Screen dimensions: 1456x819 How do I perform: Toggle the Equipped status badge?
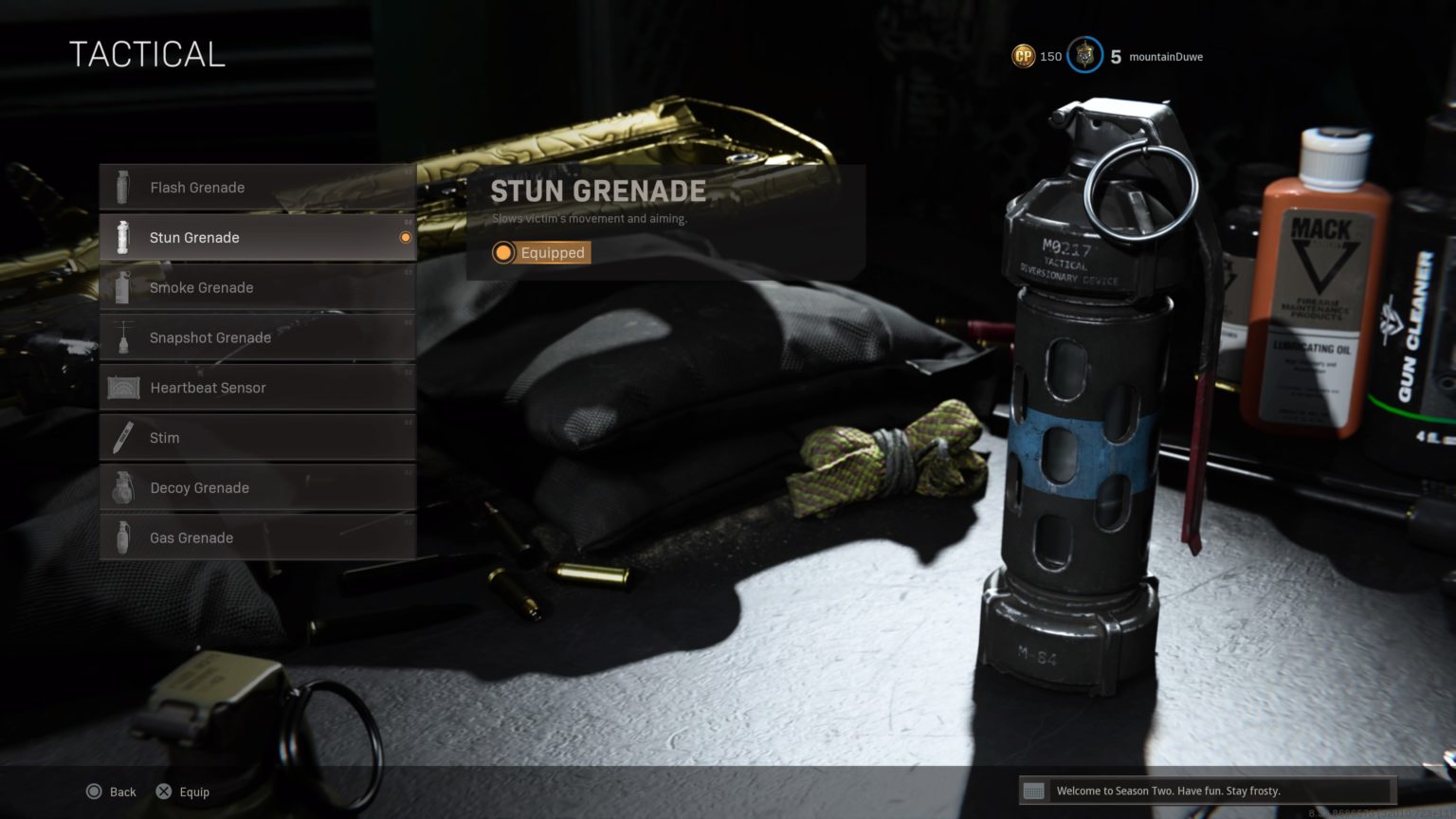[540, 253]
